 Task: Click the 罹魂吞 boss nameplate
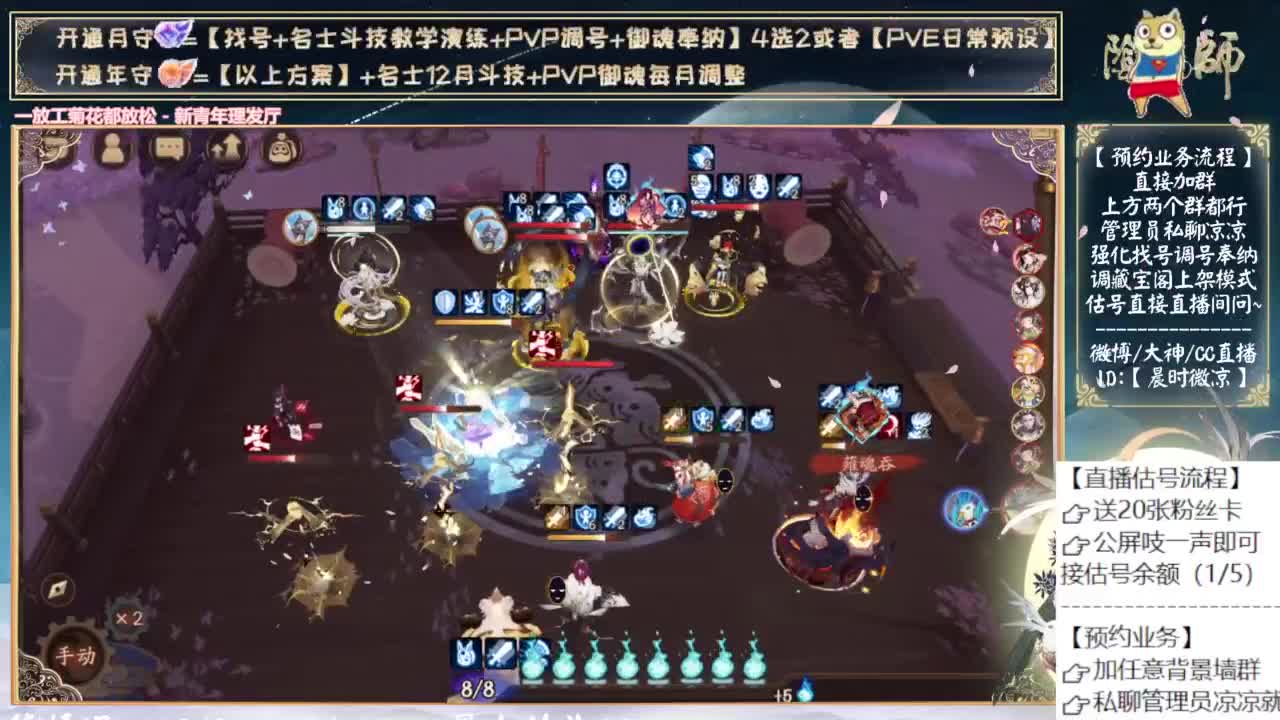pos(869,464)
